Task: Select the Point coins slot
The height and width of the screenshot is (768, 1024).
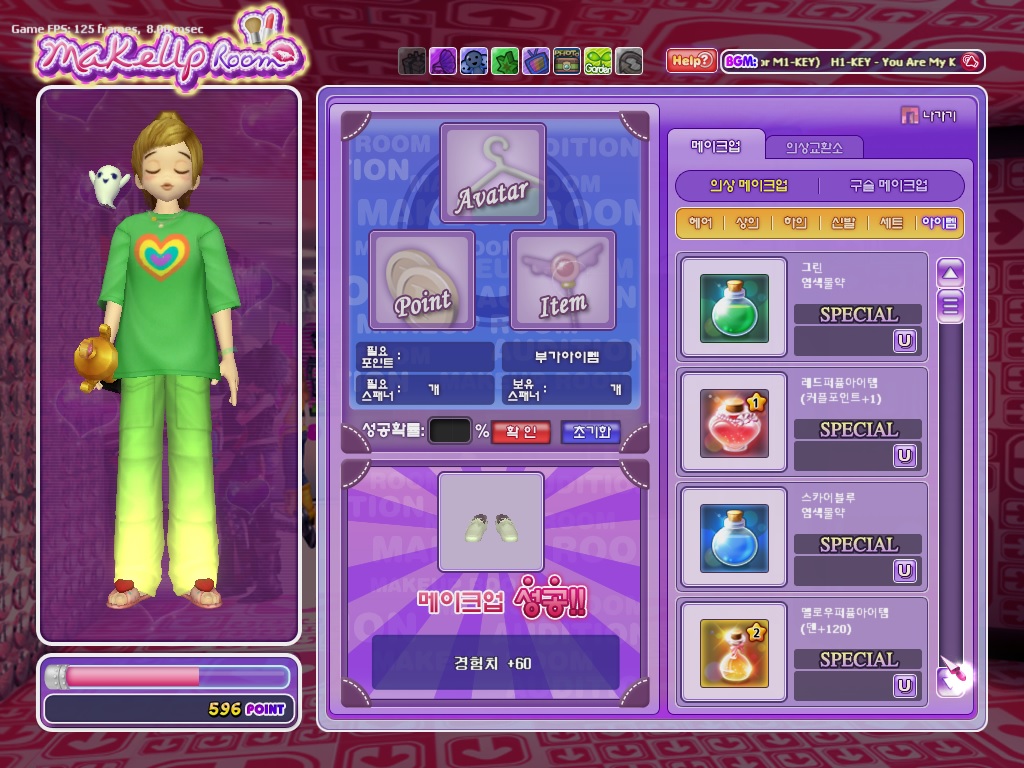Action: pyautogui.click(x=422, y=280)
